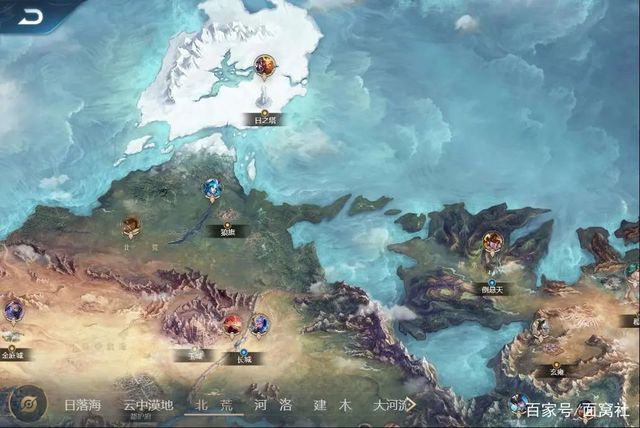The width and height of the screenshot is (640, 428).
Task: Click the hero portrait above 狼旗
Action: coord(212,188)
